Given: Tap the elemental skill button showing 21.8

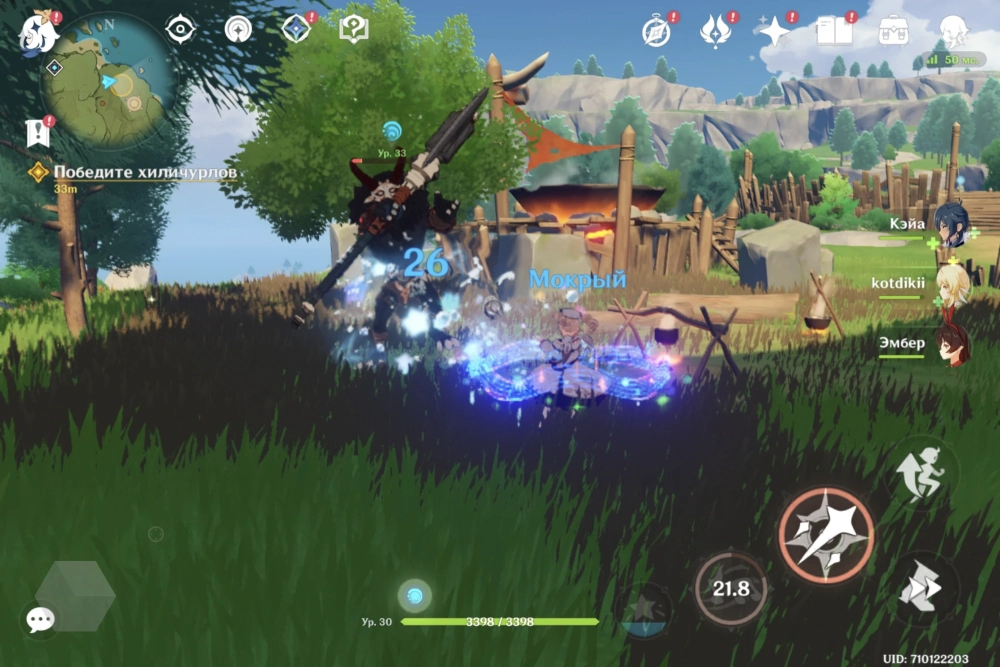Looking at the screenshot, I should [730, 588].
